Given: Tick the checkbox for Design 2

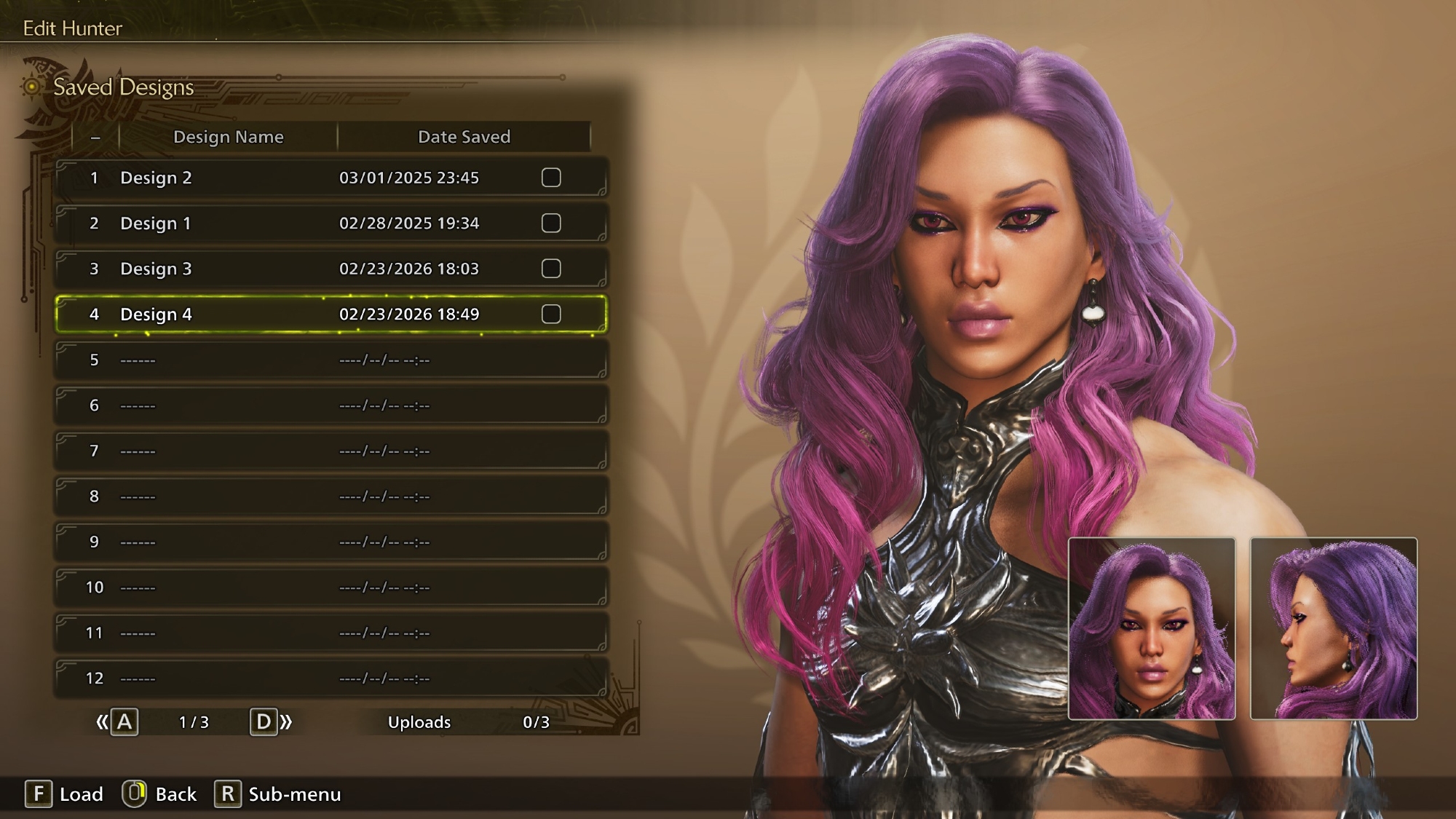Looking at the screenshot, I should click(551, 178).
